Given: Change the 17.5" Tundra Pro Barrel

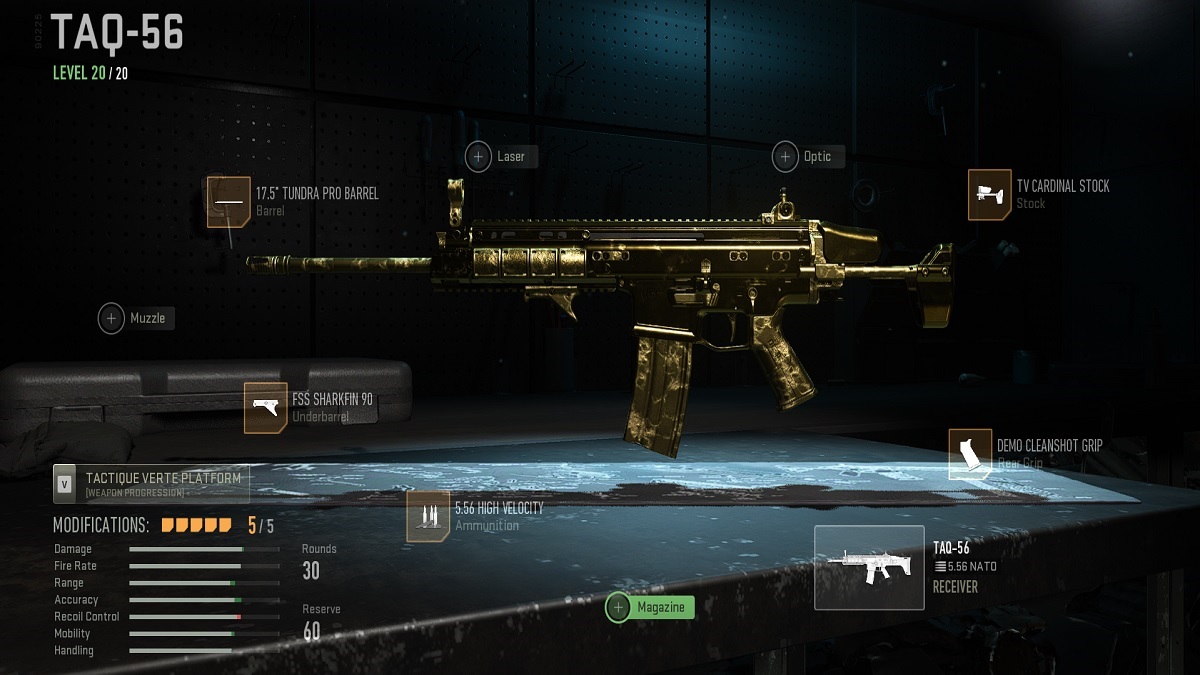Looking at the screenshot, I should [x=229, y=202].
